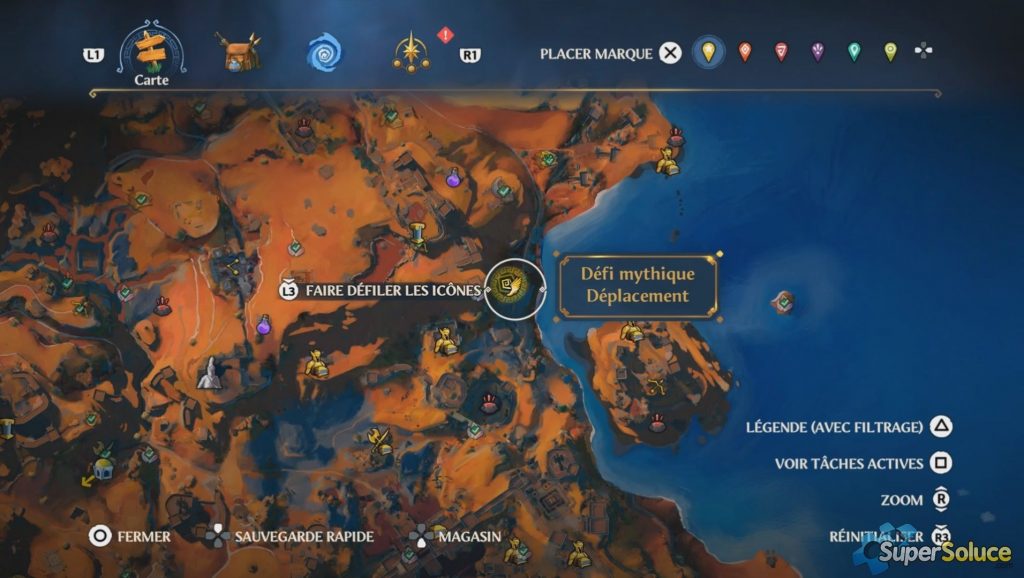Switch to the golden compass star tab
Image resolution: width=1024 pixels, height=578 pixels.
pyautogui.click(x=412, y=52)
